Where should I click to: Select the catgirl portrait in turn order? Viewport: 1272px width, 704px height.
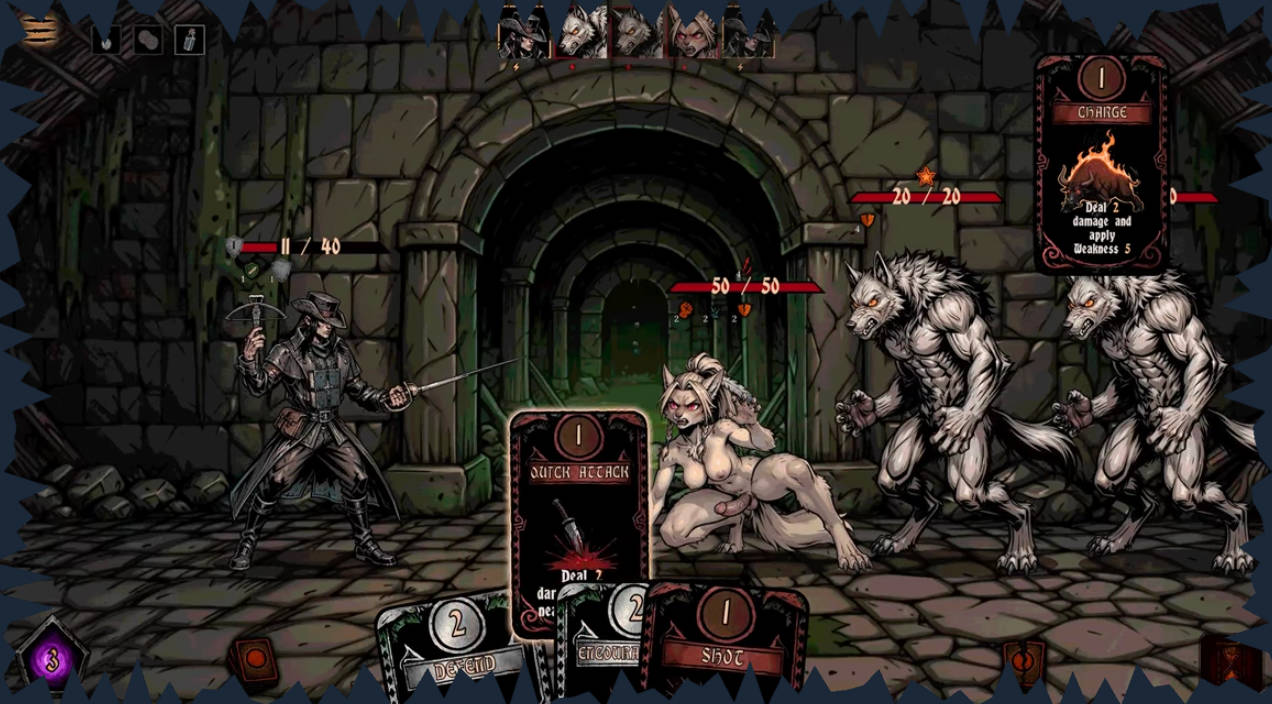(692, 33)
